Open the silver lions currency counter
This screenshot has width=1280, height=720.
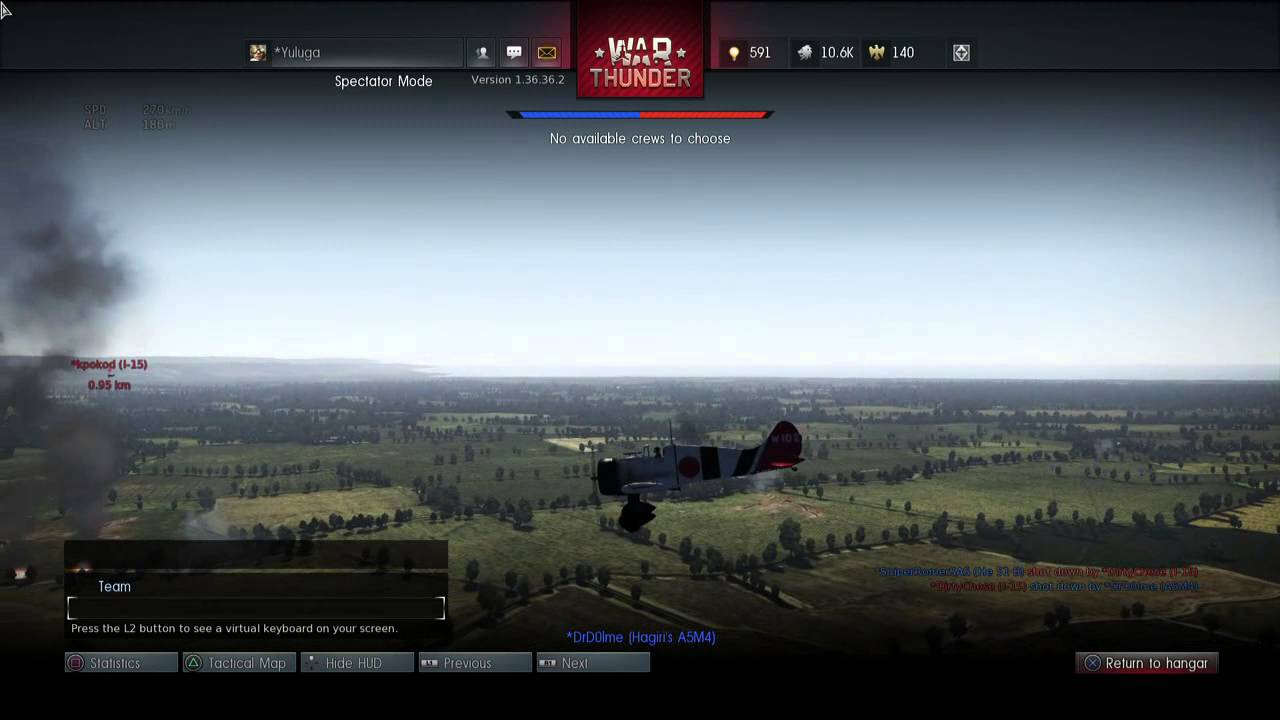825,53
